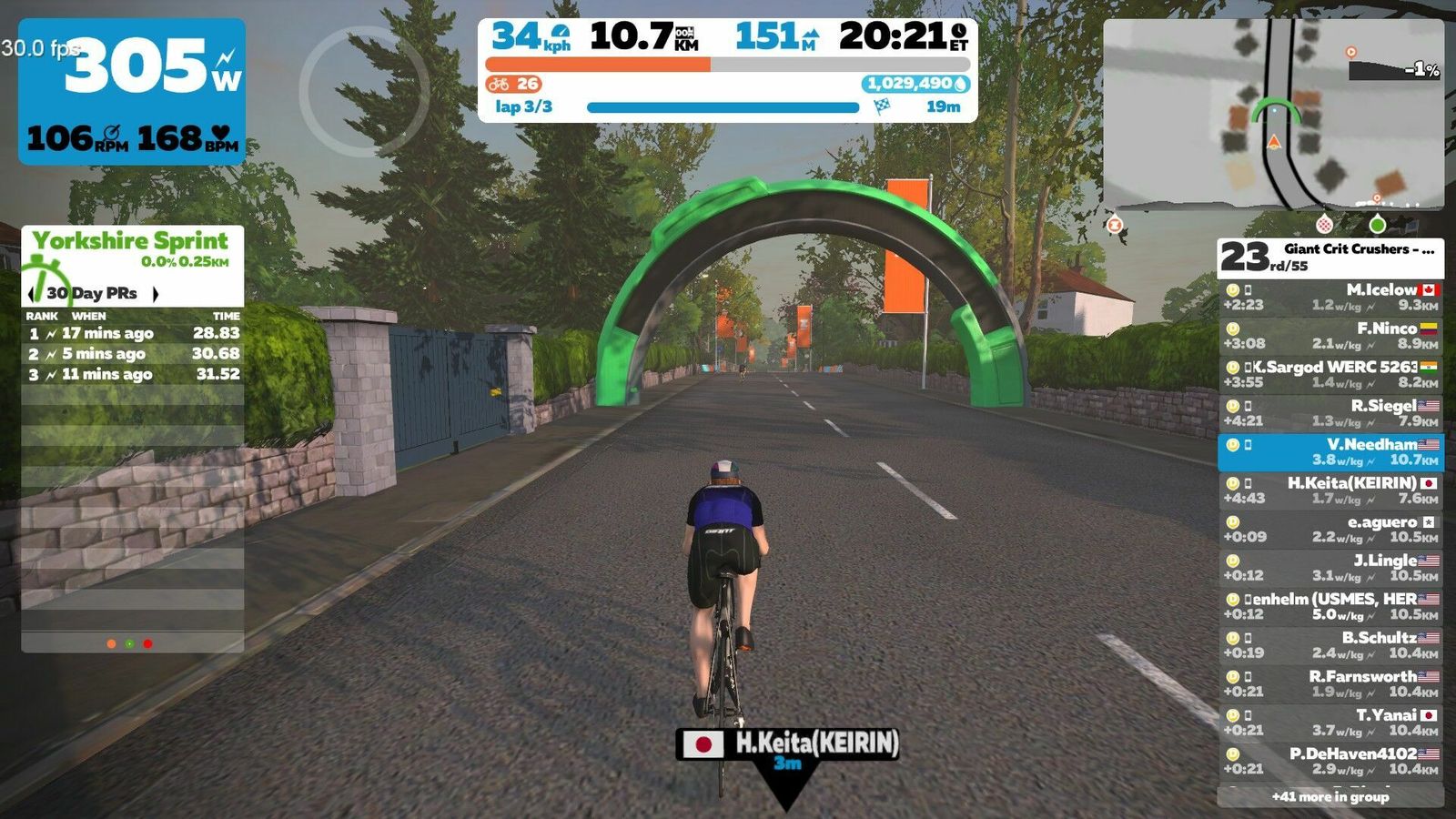Select e.aguero rider row
This screenshot has height=819, width=1456.
(x=1330, y=530)
